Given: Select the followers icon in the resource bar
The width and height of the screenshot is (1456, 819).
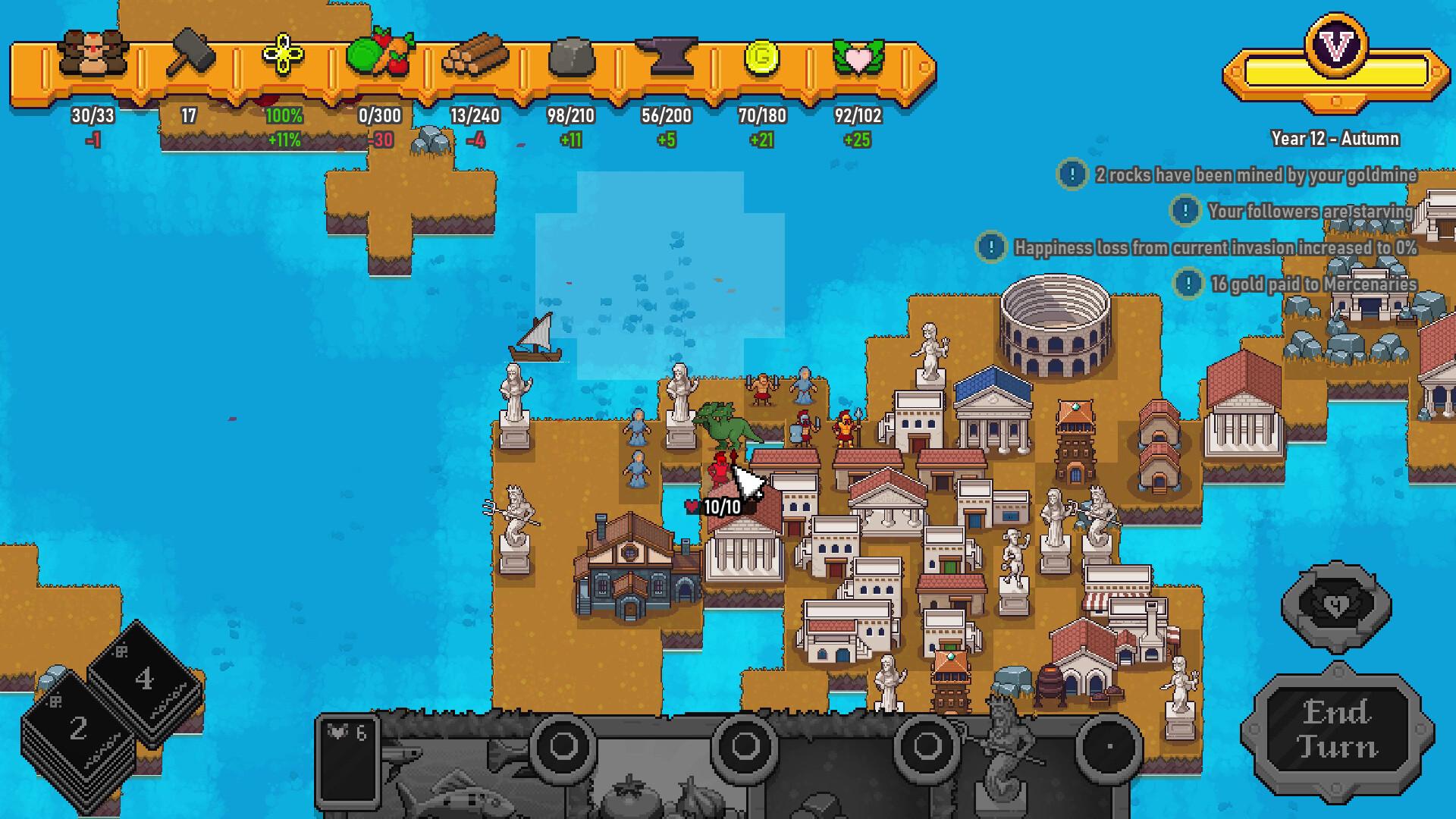Looking at the screenshot, I should [x=93, y=53].
